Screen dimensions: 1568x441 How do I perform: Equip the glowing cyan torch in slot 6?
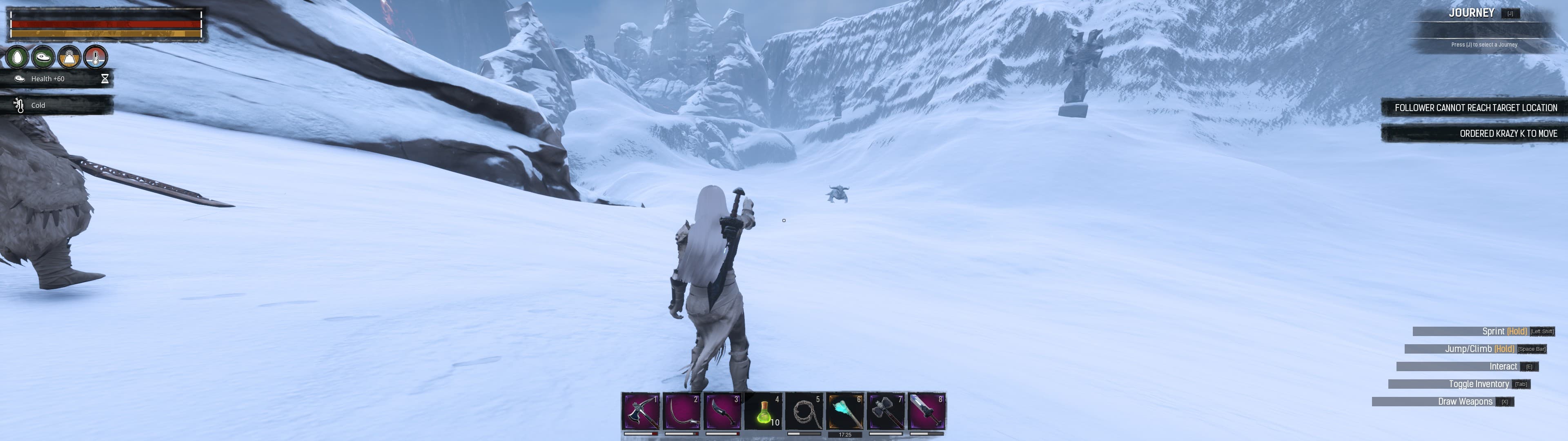click(845, 412)
